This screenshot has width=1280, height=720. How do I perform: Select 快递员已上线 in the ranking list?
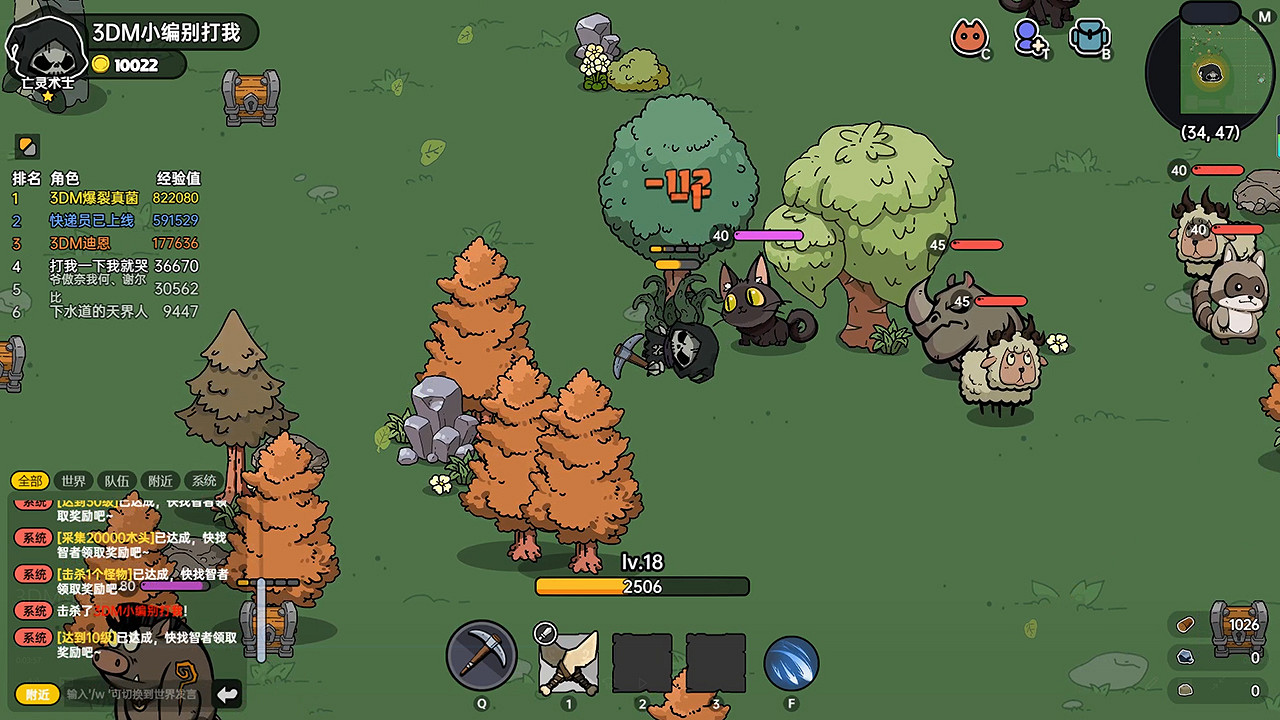(x=92, y=221)
